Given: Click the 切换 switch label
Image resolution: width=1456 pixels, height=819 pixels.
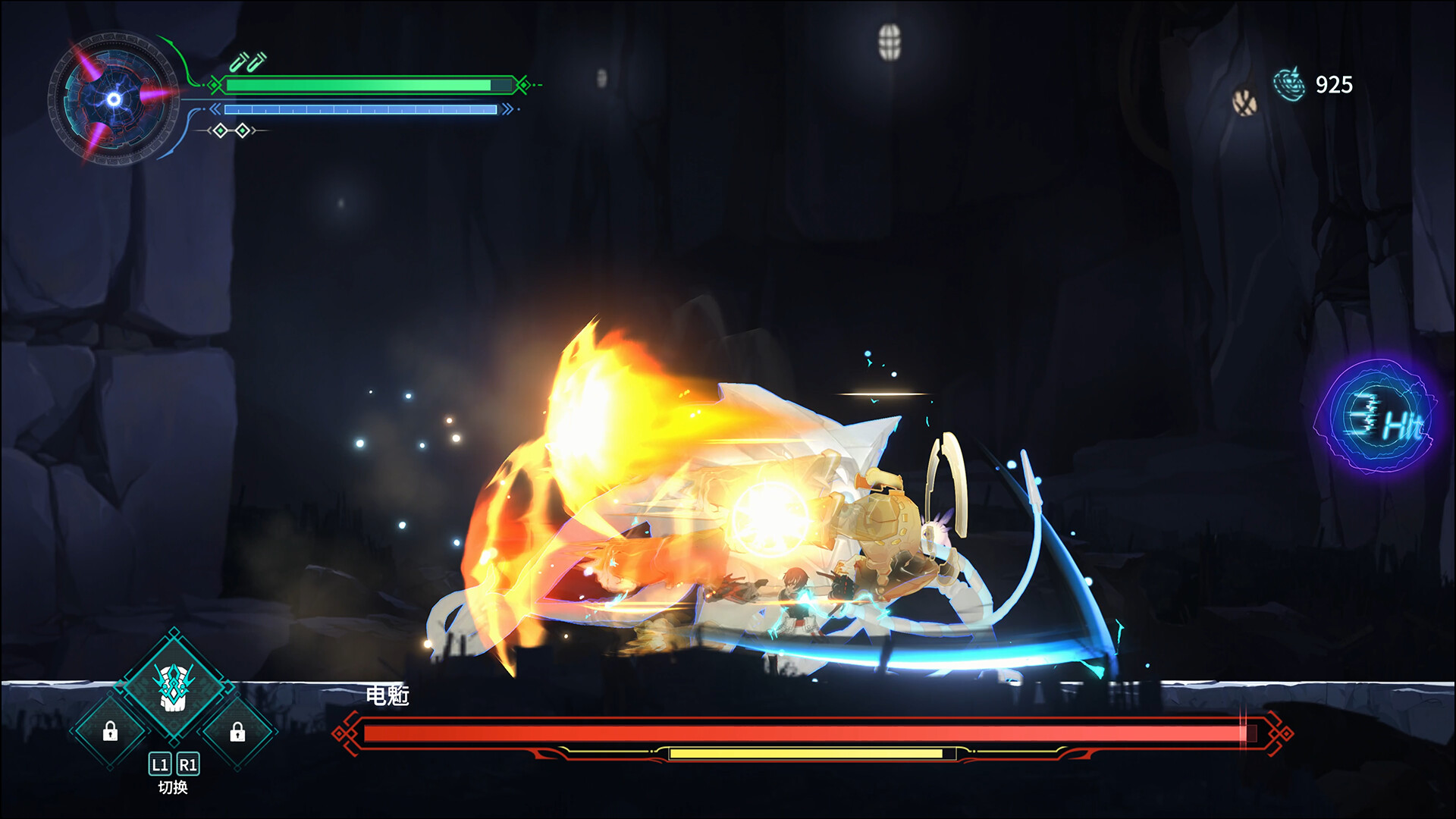Looking at the screenshot, I should click(x=173, y=786).
